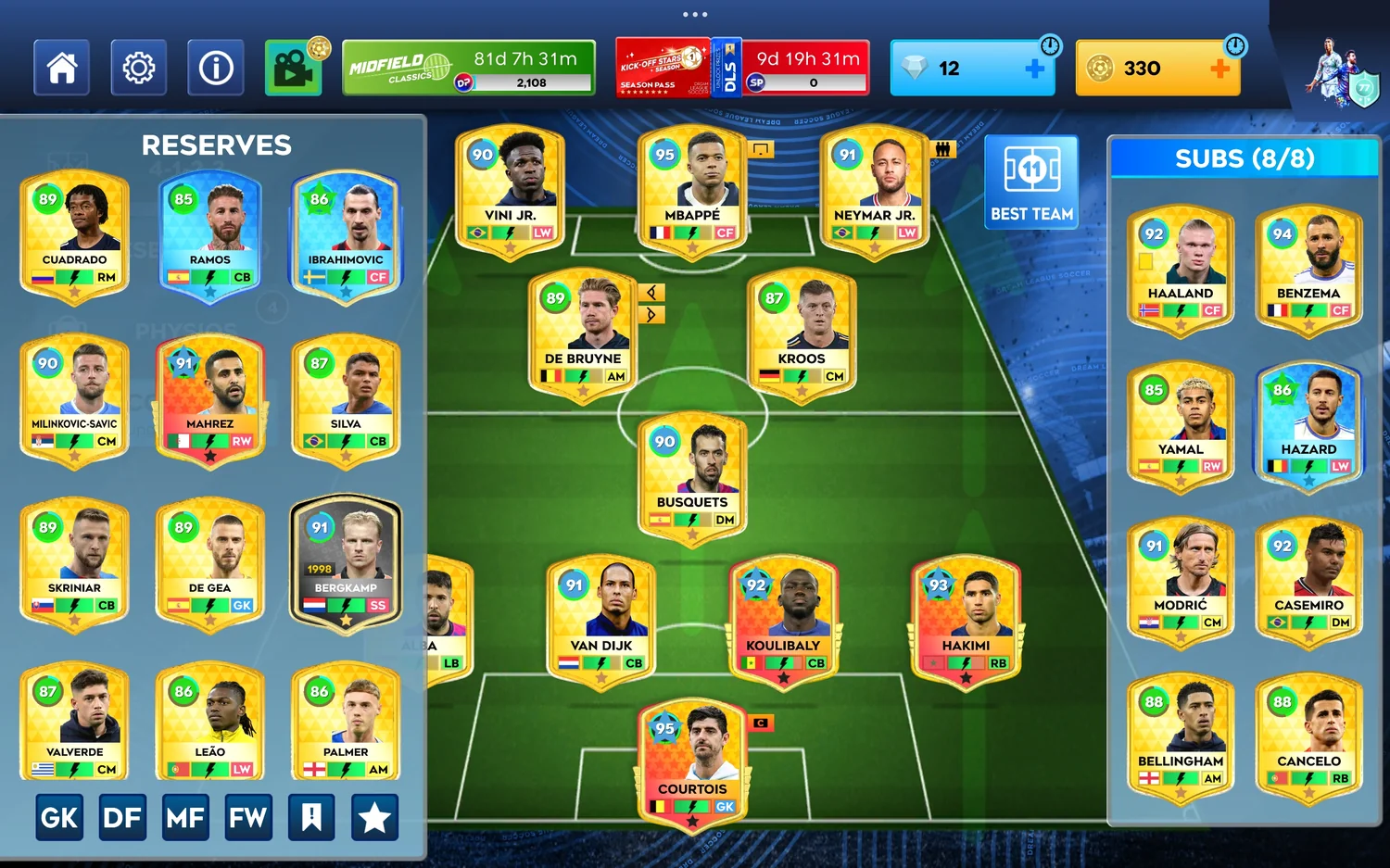This screenshot has width=1390, height=868.
Task: Go to the home screen
Action: click(x=61, y=68)
